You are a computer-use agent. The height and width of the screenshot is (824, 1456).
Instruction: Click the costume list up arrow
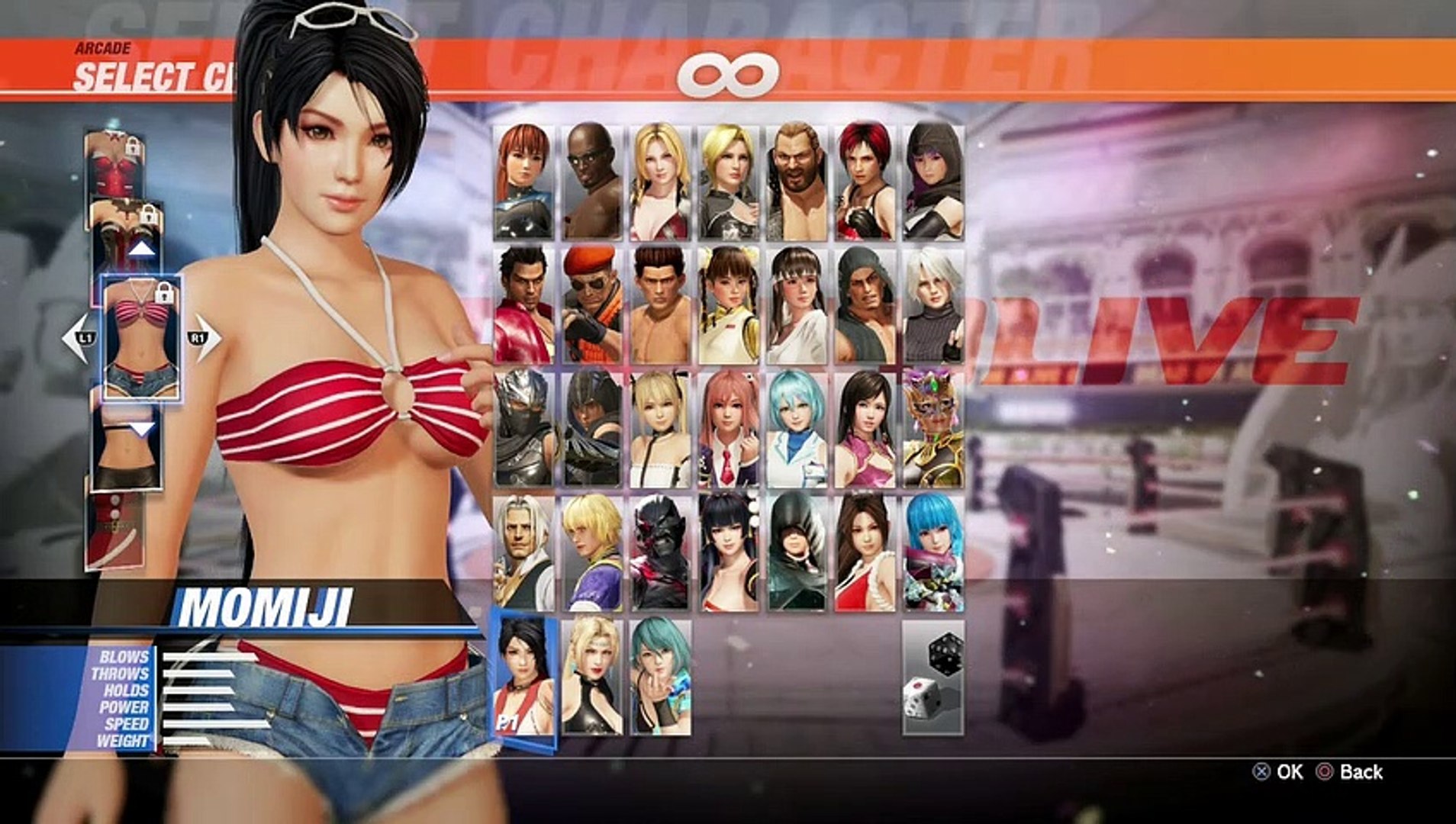(x=142, y=249)
